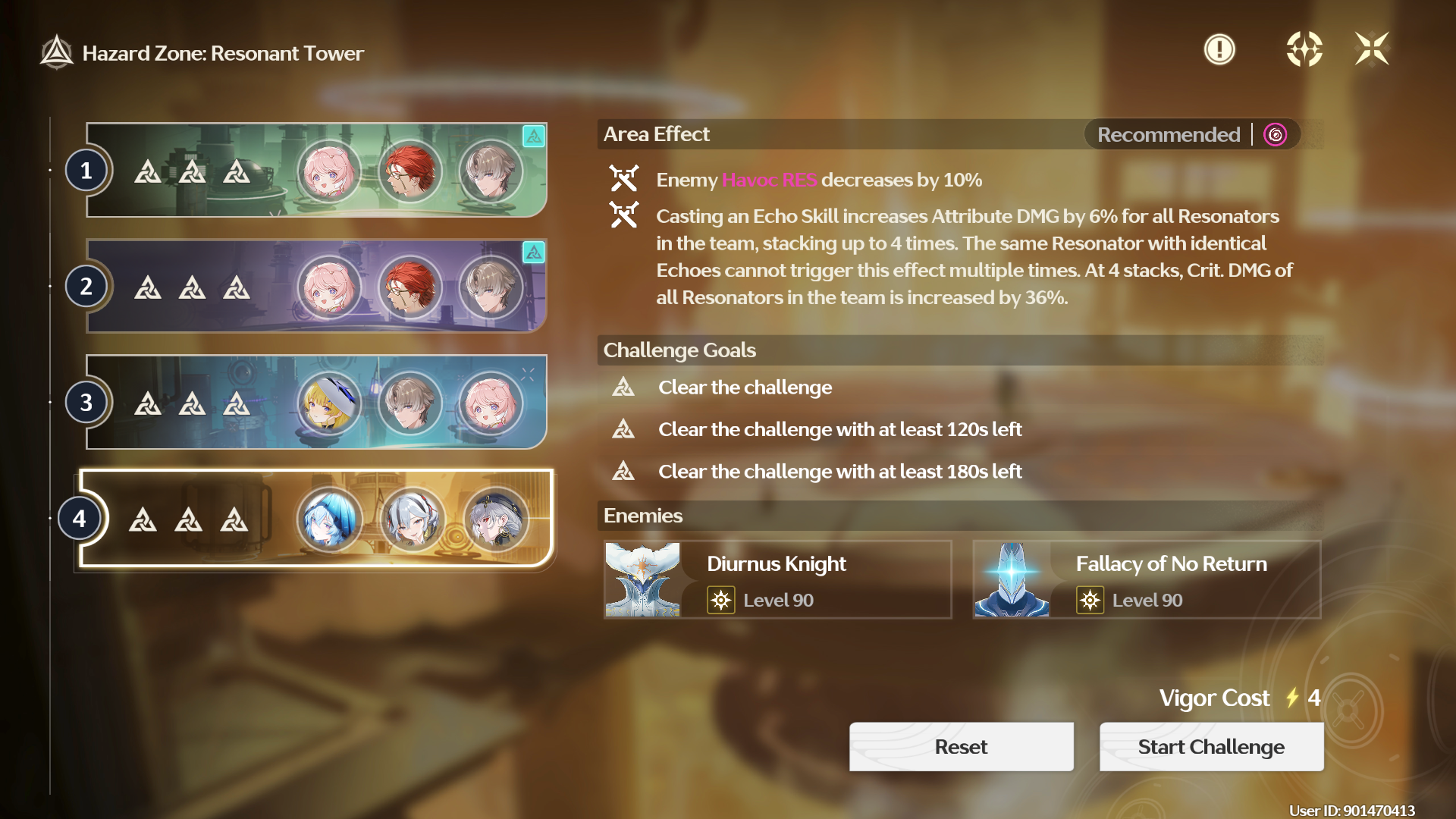Close the Resonant Tower screen

[1372, 50]
